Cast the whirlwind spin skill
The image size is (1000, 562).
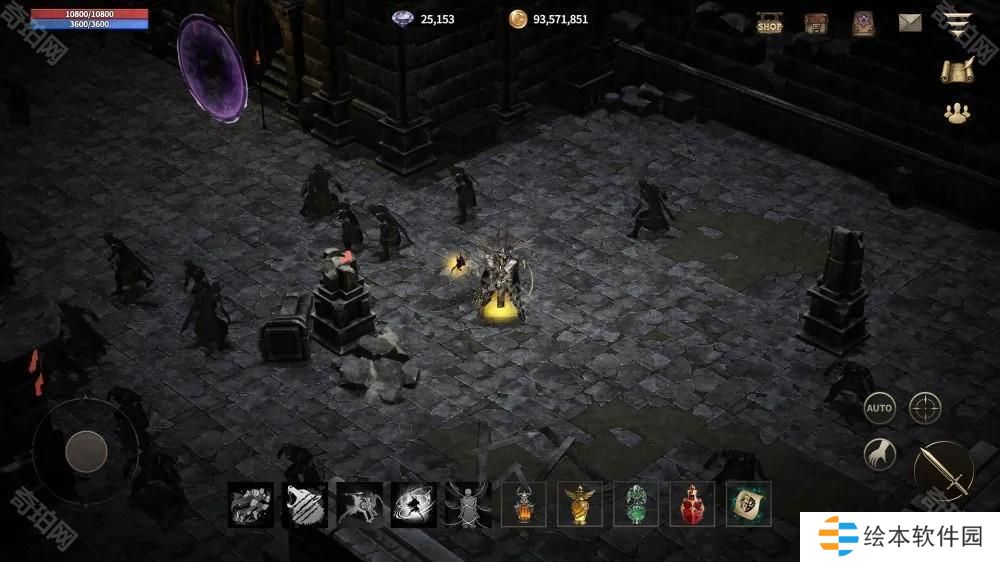click(x=414, y=505)
